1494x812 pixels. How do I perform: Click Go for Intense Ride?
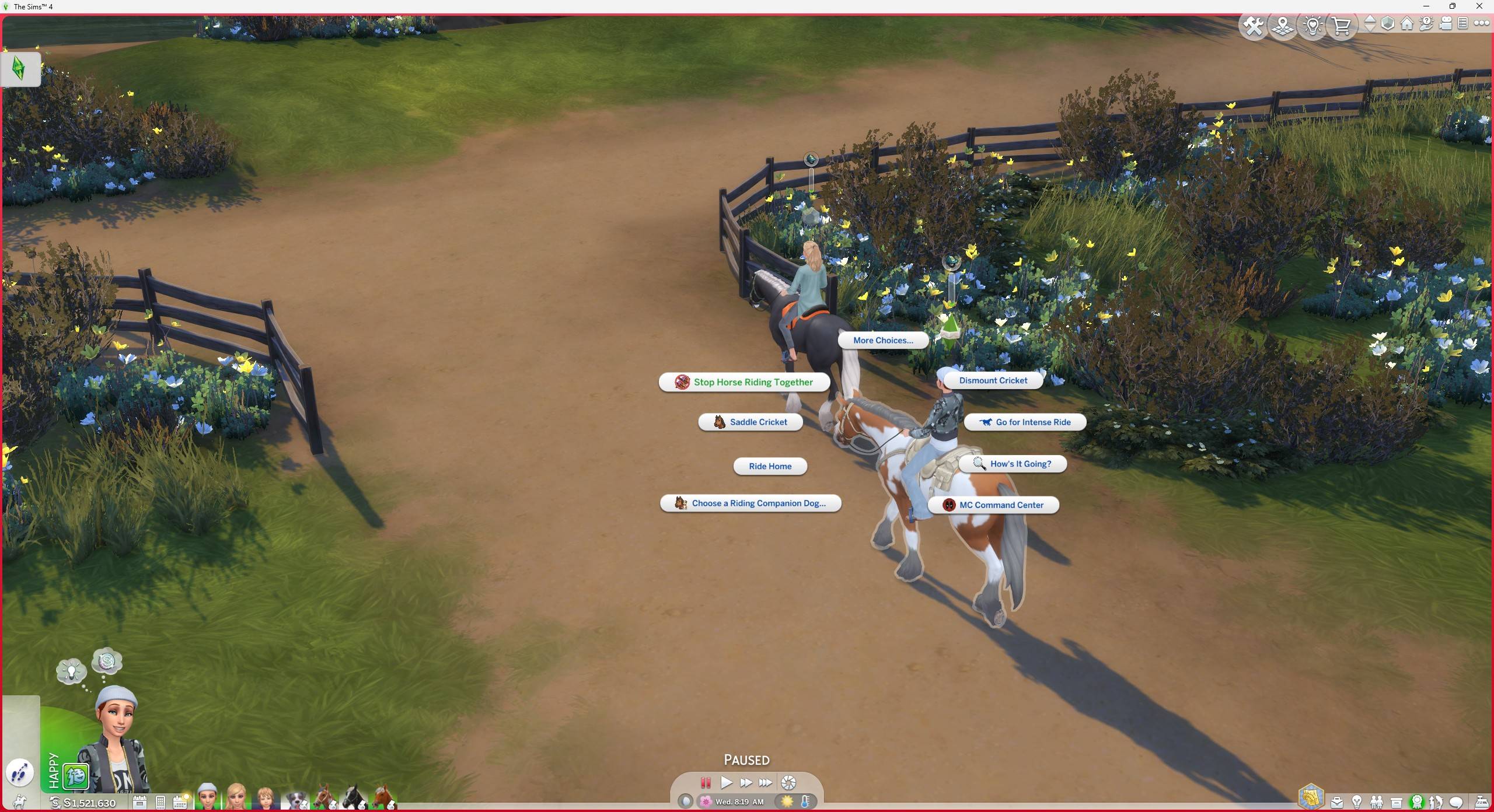tap(1024, 422)
